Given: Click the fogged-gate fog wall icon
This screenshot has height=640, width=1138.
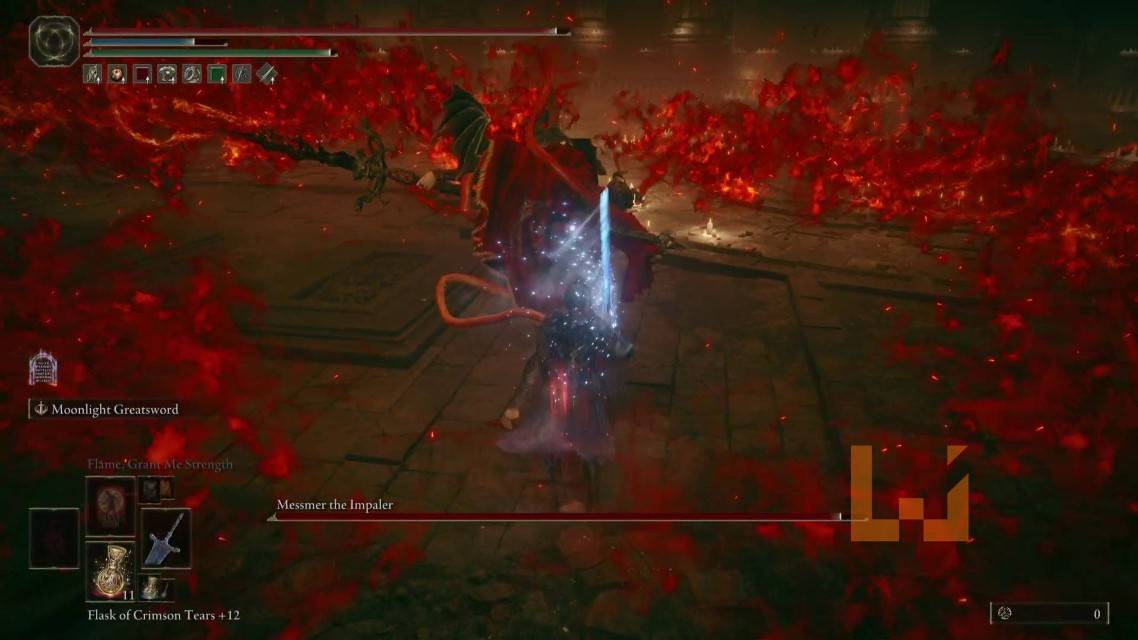Looking at the screenshot, I should pyautogui.click(x=42, y=369).
